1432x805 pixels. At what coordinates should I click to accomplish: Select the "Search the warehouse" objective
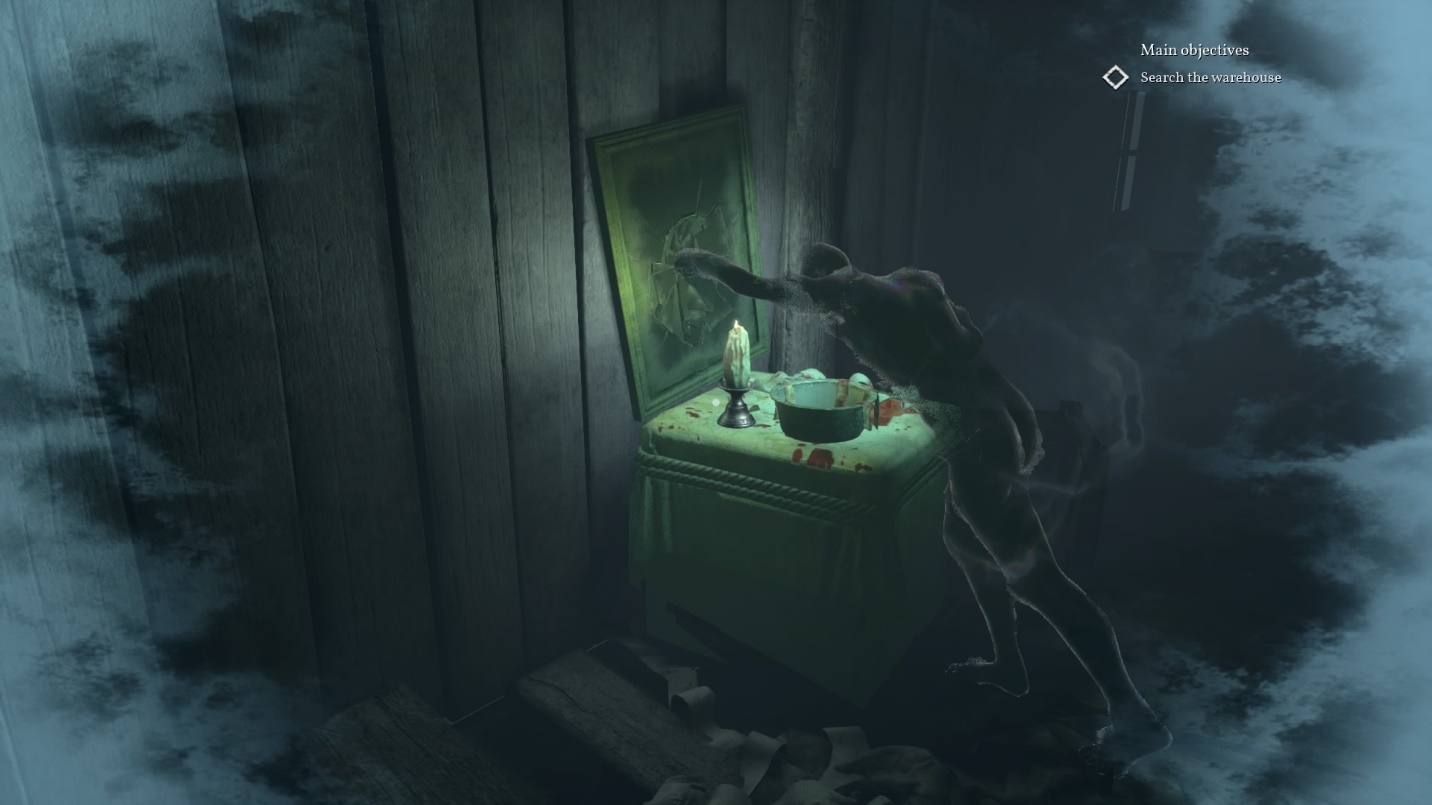[x=1210, y=77]
